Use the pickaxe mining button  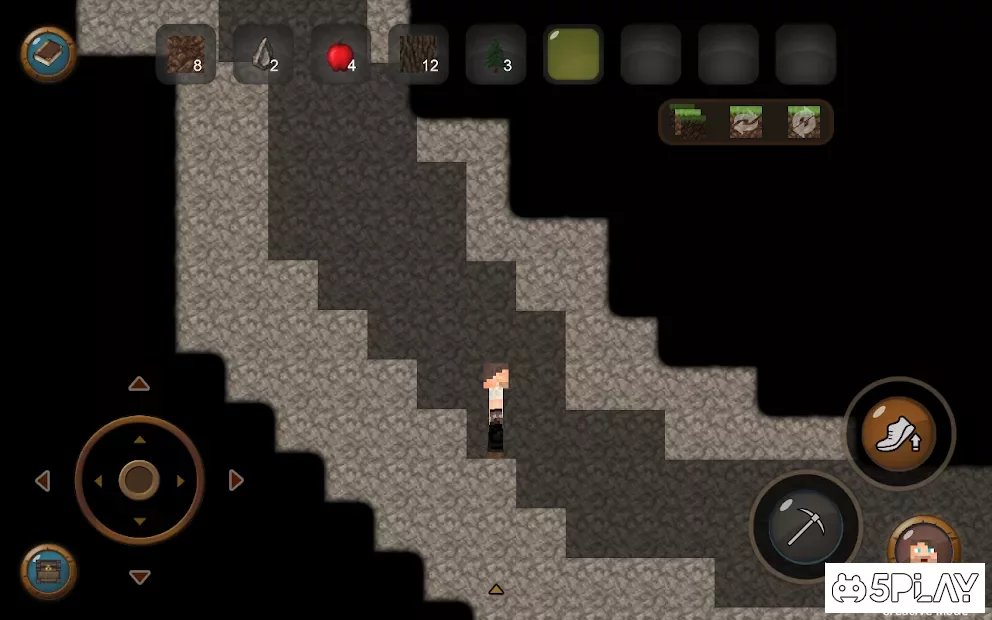tap(805, 526)
